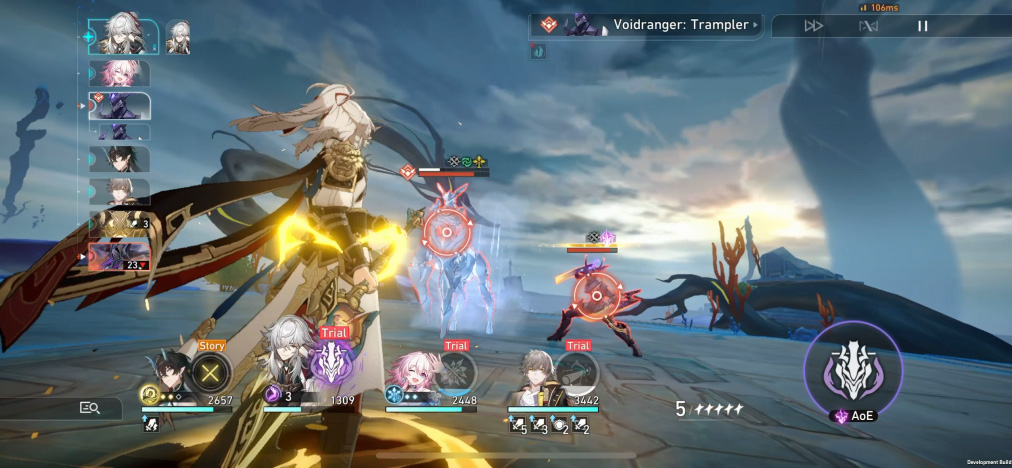1012x468 pixels.
Task: Trigger the Story character's crossed-swords ultimate
Action: point(211,373)
